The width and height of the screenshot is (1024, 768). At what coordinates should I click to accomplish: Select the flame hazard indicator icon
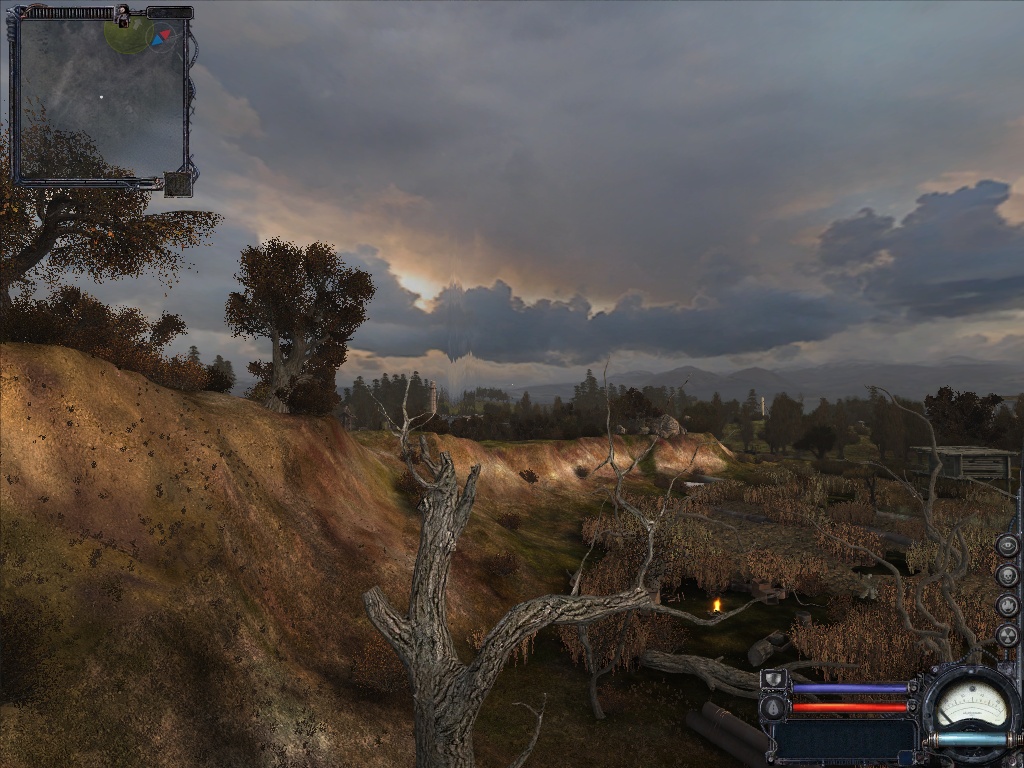[1007, 606]
